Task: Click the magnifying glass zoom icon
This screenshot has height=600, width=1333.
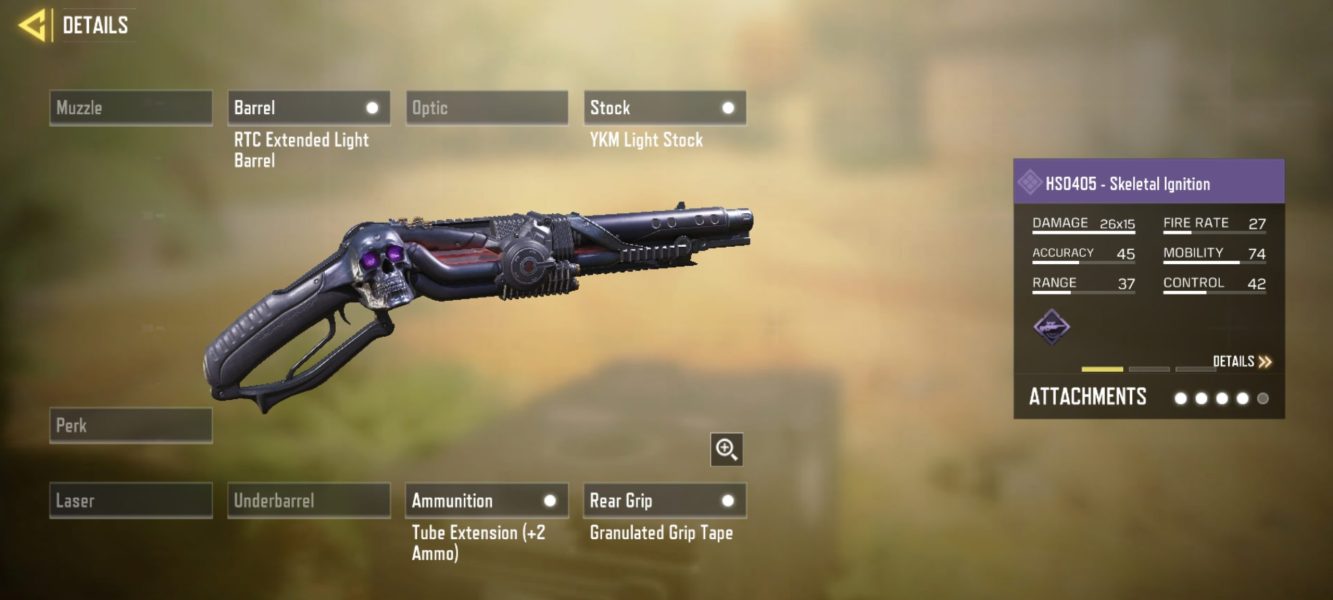Action: tap(727, 449)
